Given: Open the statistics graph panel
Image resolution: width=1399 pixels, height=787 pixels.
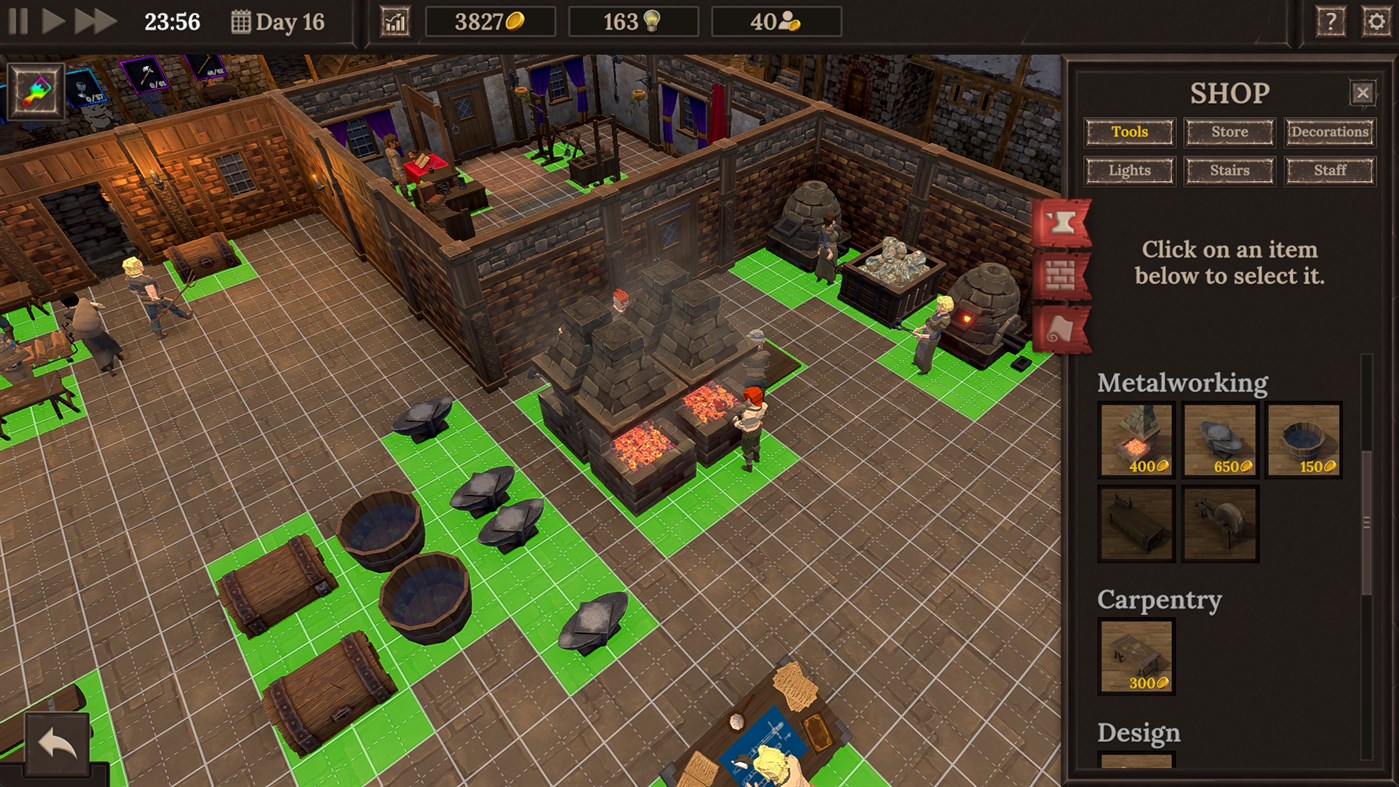Looking at the screenshot, I should pos(394,20).
